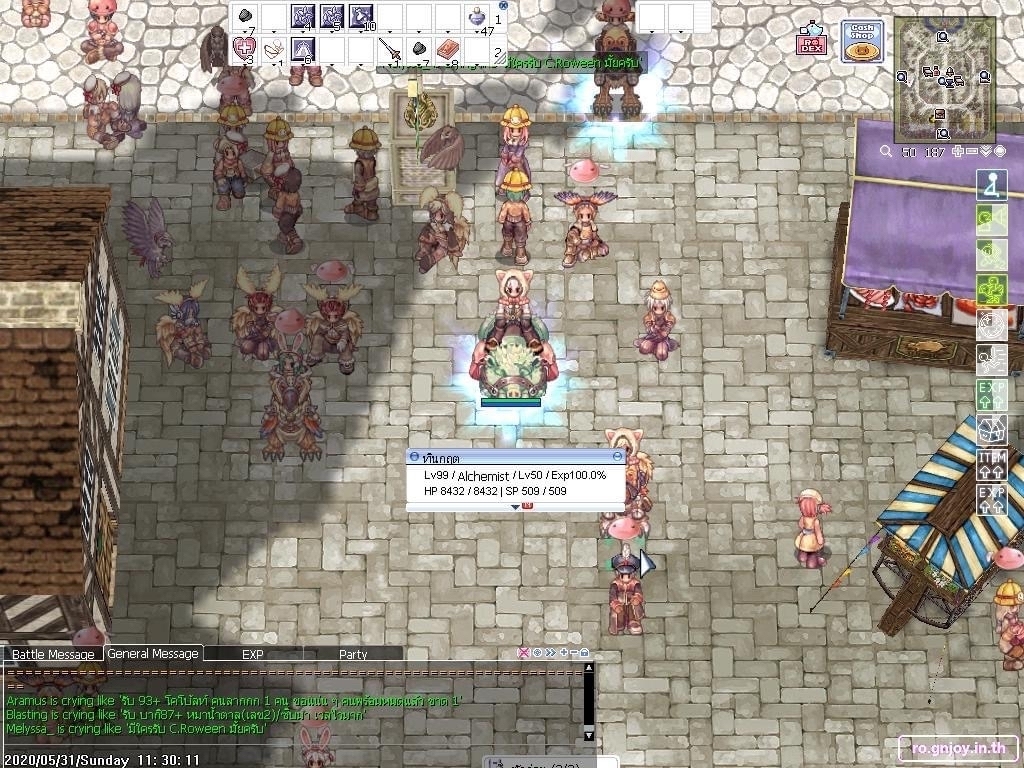Click the magnifier search icon under minimap
This screenshot has width=1024, height=768.
coord(885,151)
